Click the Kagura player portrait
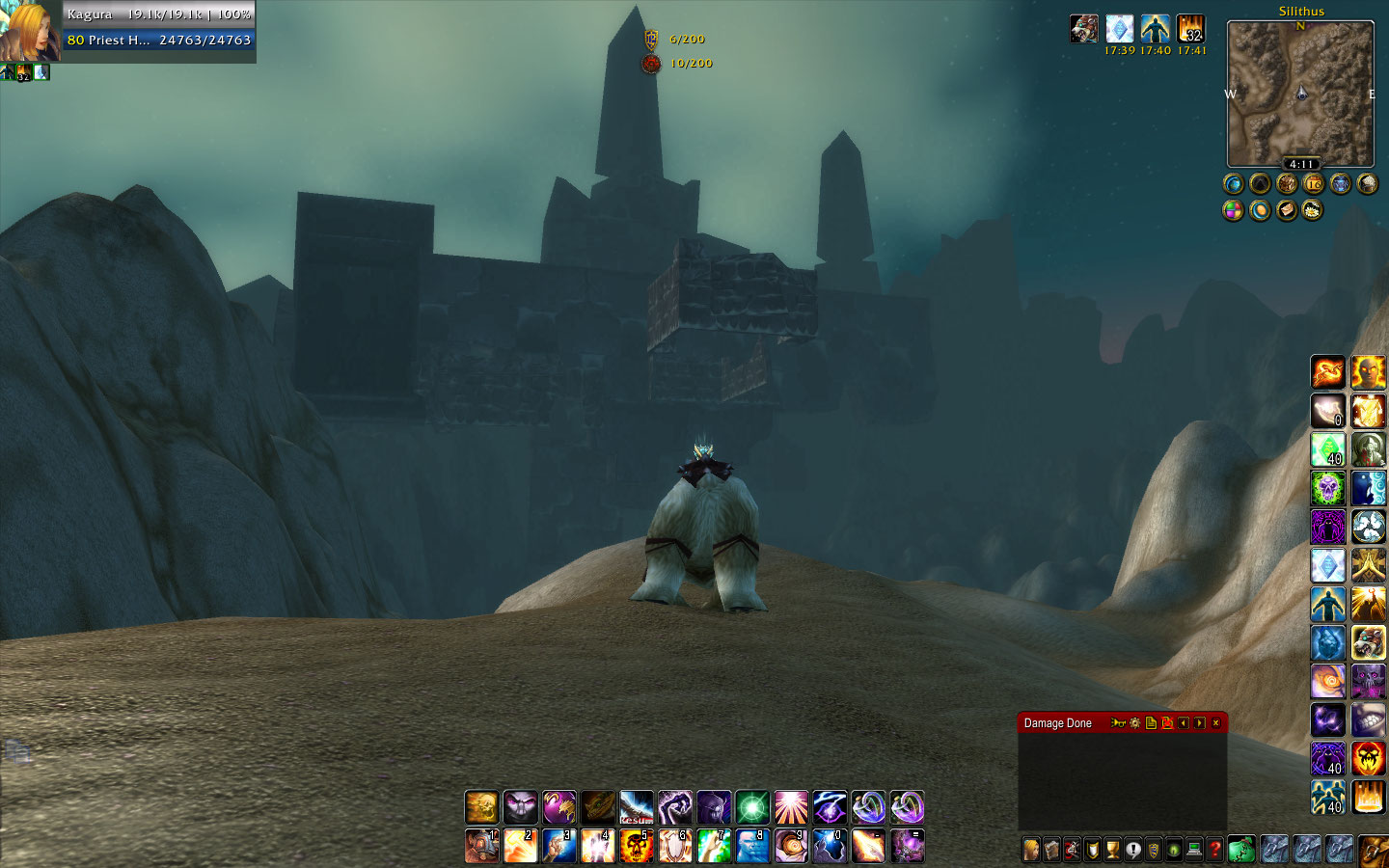The height and width of the screenshot is (868, 1389). pyautogui.click(x=29, y=31)
